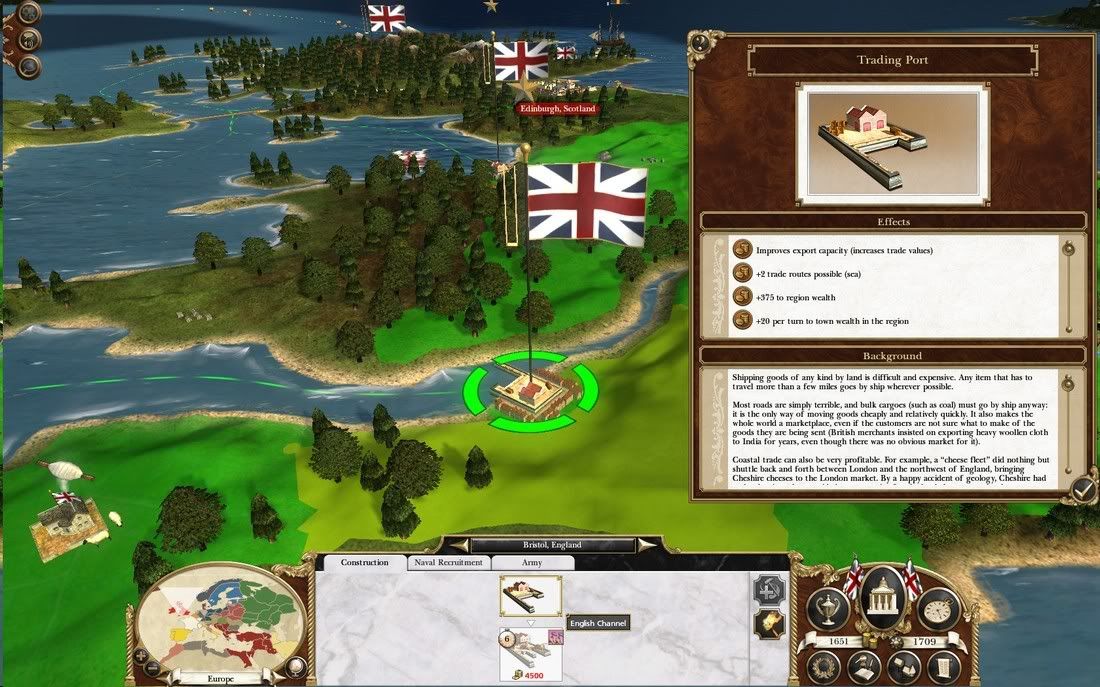The width and height of the screenshot is (1100, 687).
Task: Click the burning torch demolish button
Action: click(x=768, y=625)
